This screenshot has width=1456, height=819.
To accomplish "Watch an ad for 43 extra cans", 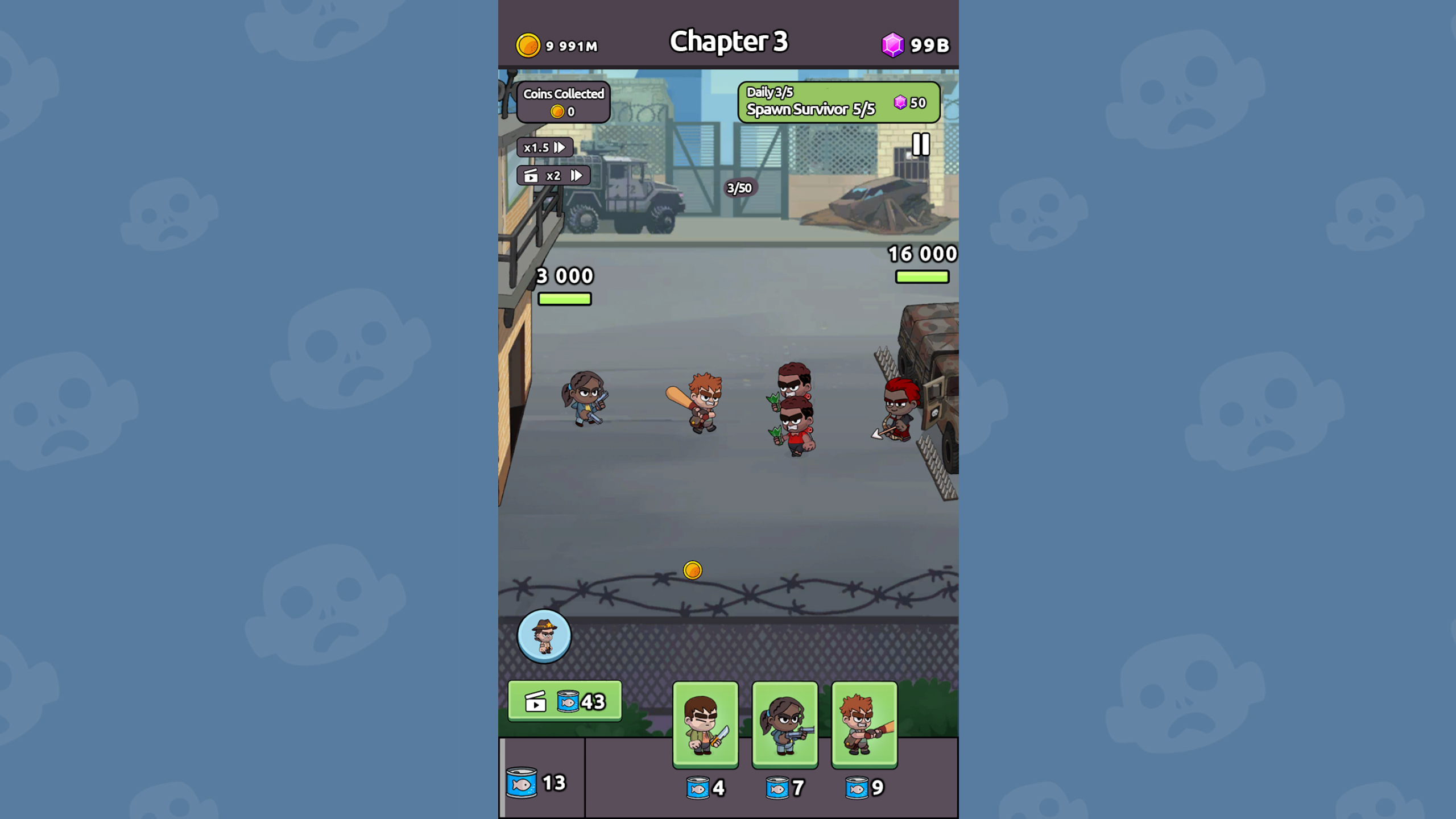I will [565, 701].
